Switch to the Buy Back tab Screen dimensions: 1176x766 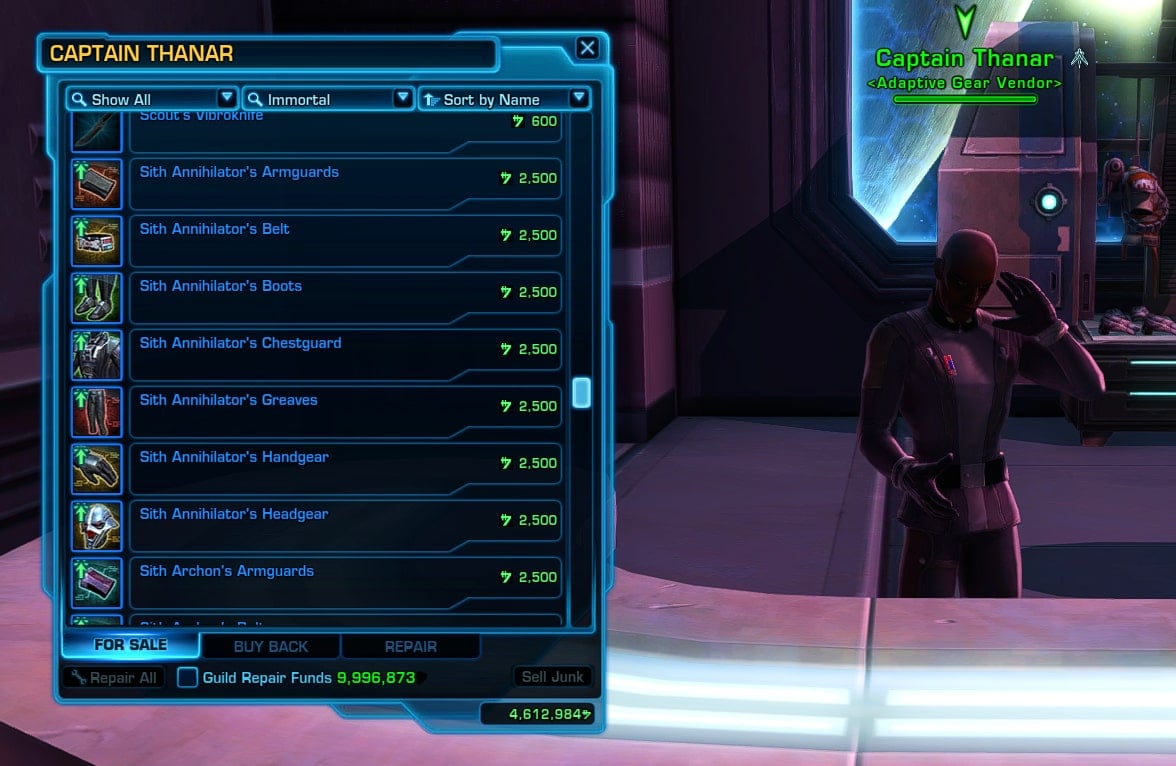(x=271, y=646)
